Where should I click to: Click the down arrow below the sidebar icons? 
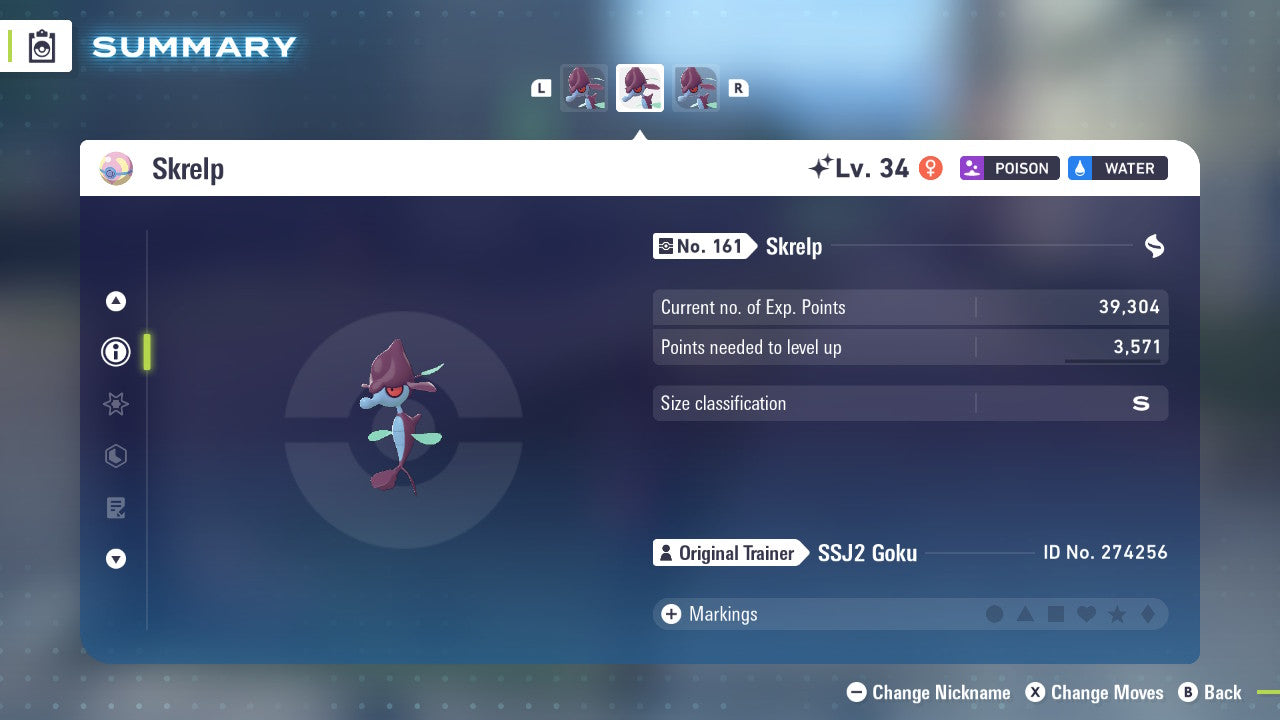(115, 559)
